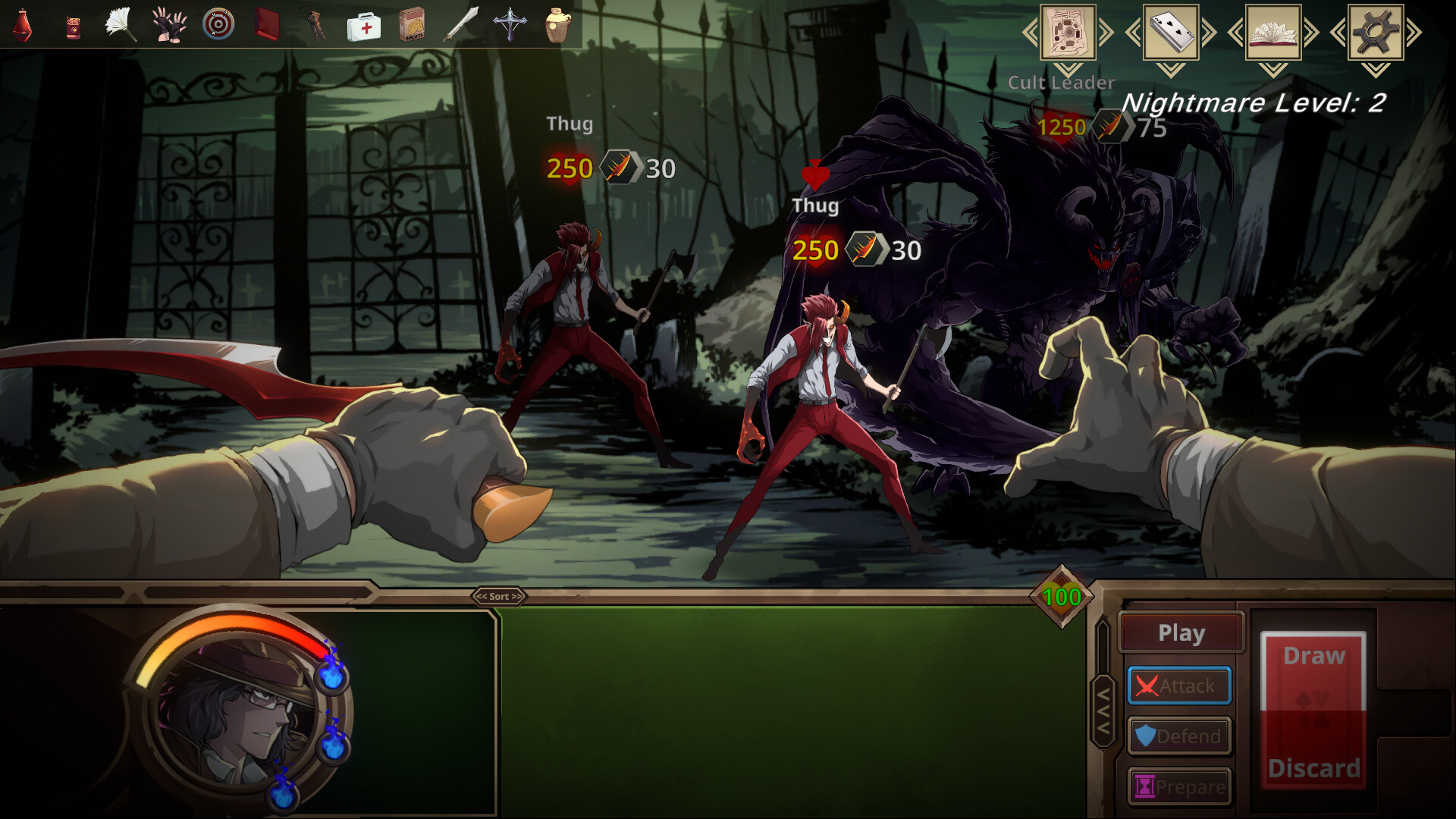Viewport: 1456px width, 819px height.
Task: Select the first aid kit item
Action: tap(364, 27)
